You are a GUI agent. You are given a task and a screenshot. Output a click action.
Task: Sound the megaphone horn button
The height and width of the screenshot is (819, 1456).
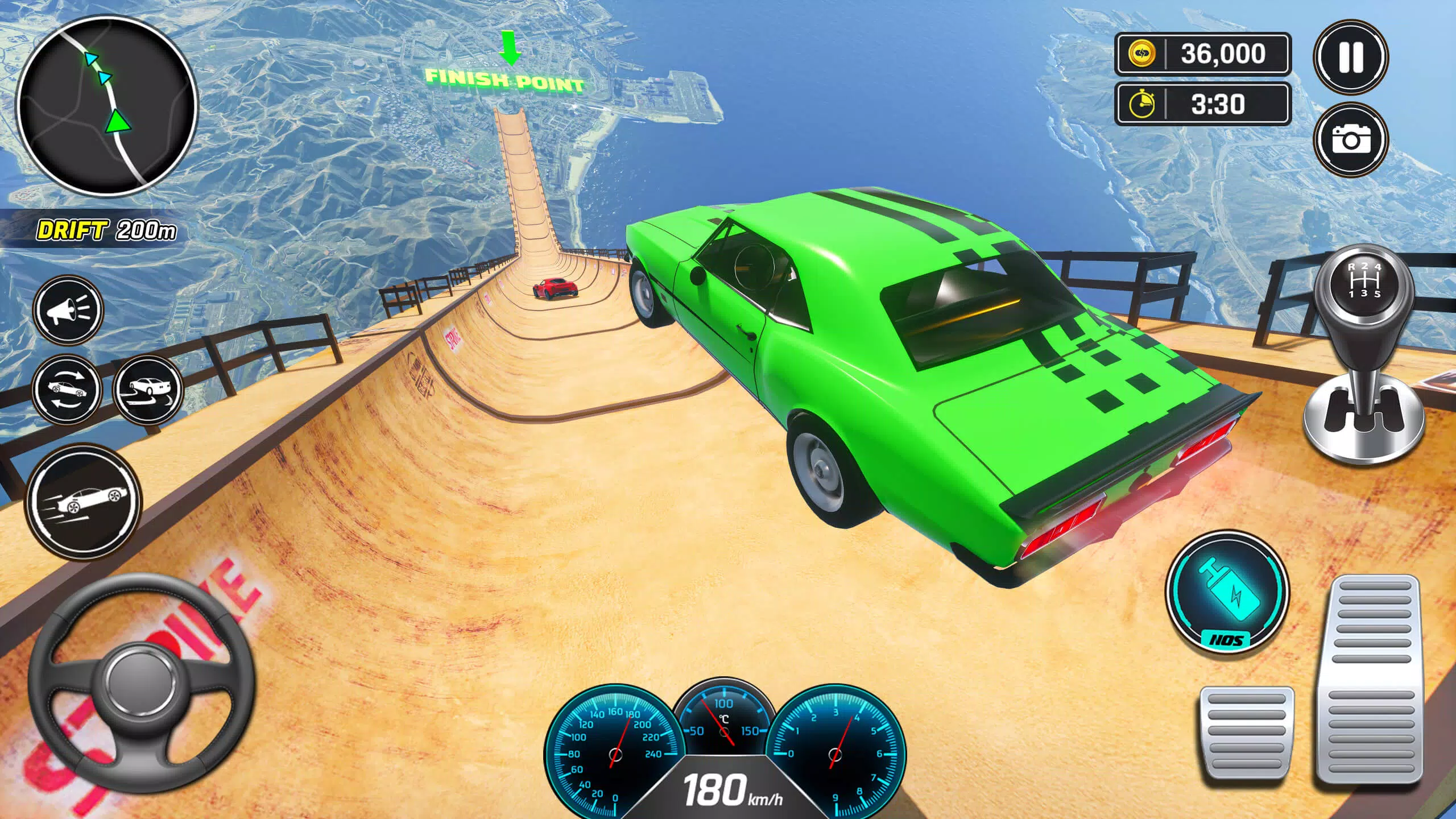[x=68, y=310]
